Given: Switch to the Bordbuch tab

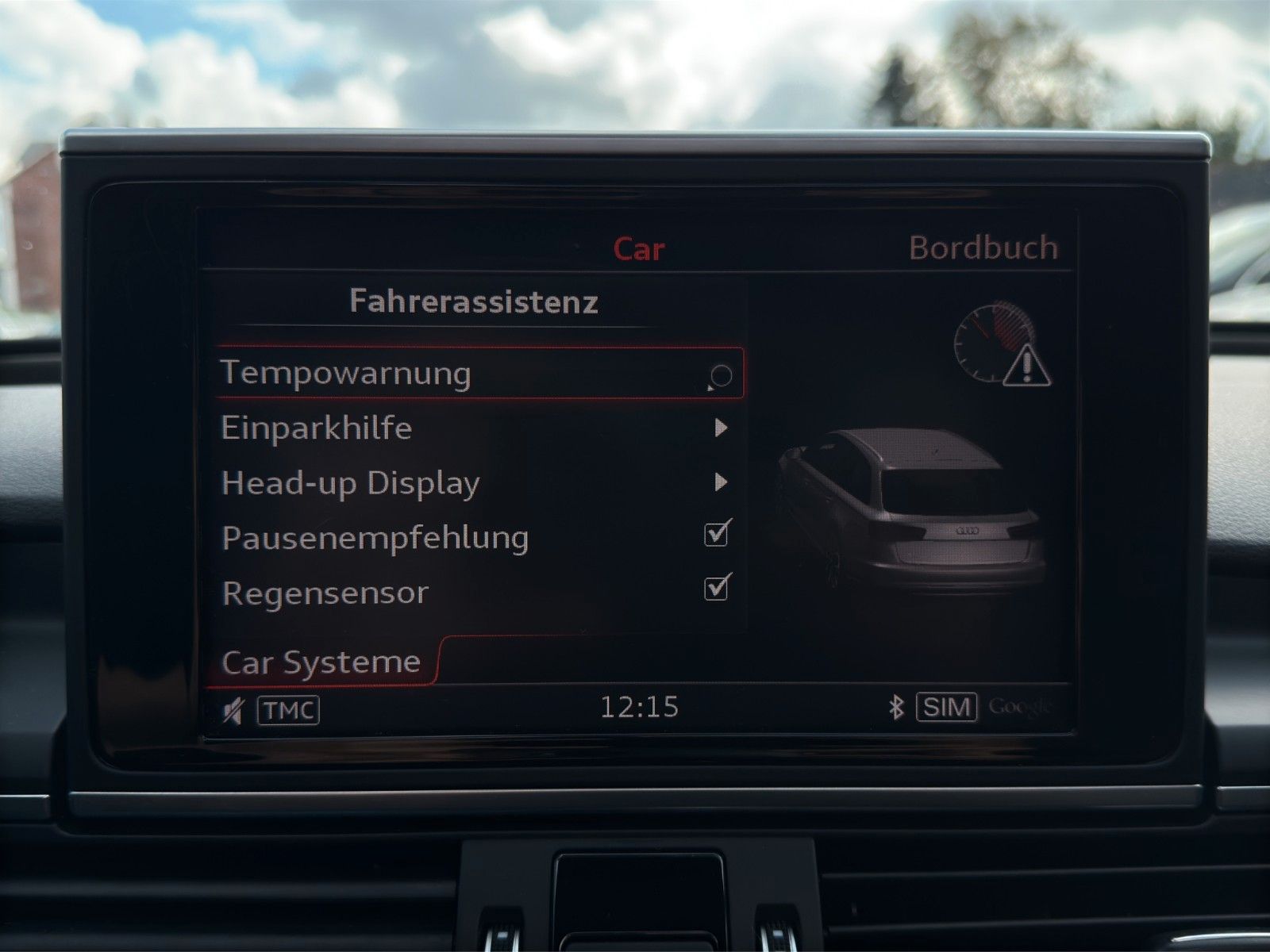Looking at the screenshot, I should coord(983,249).
